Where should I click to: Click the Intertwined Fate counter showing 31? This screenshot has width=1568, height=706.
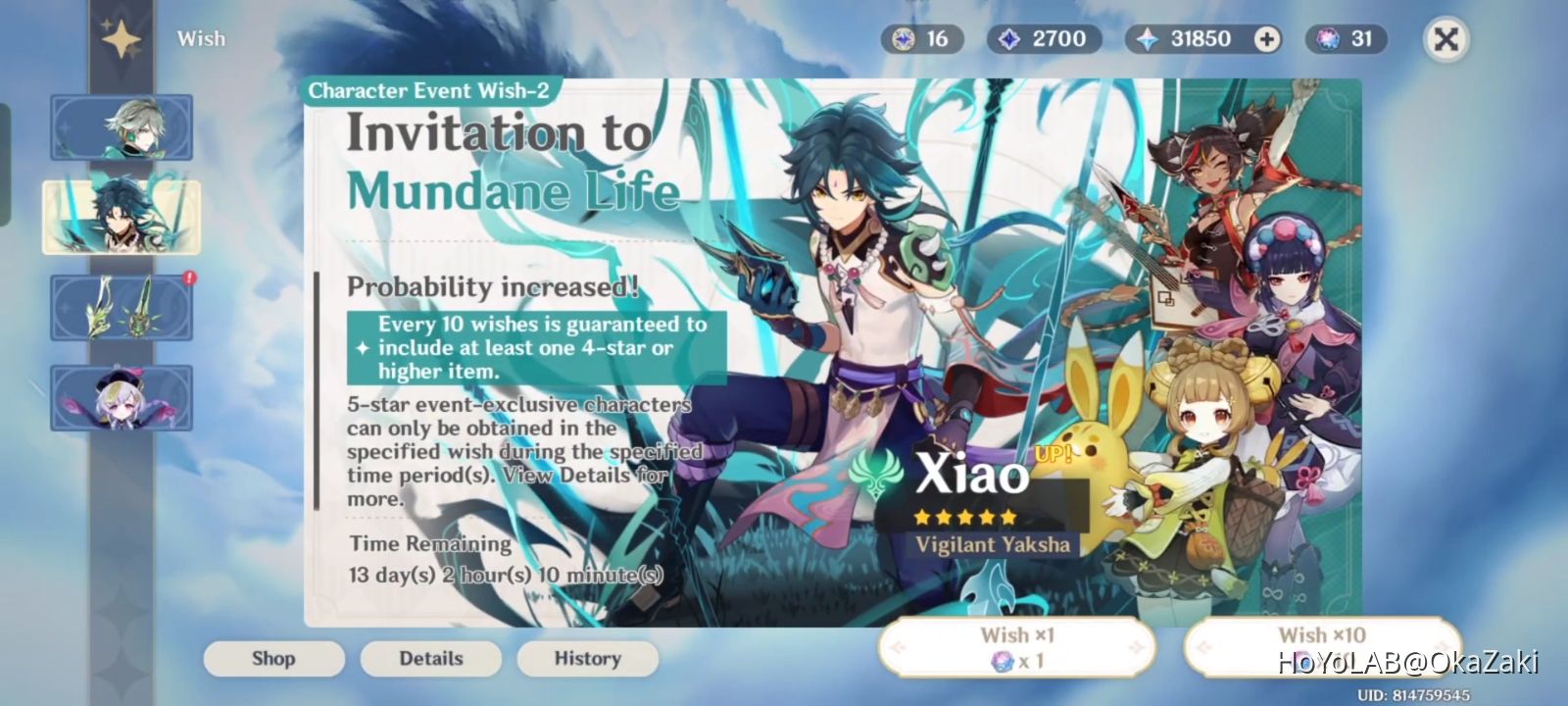1345,39
